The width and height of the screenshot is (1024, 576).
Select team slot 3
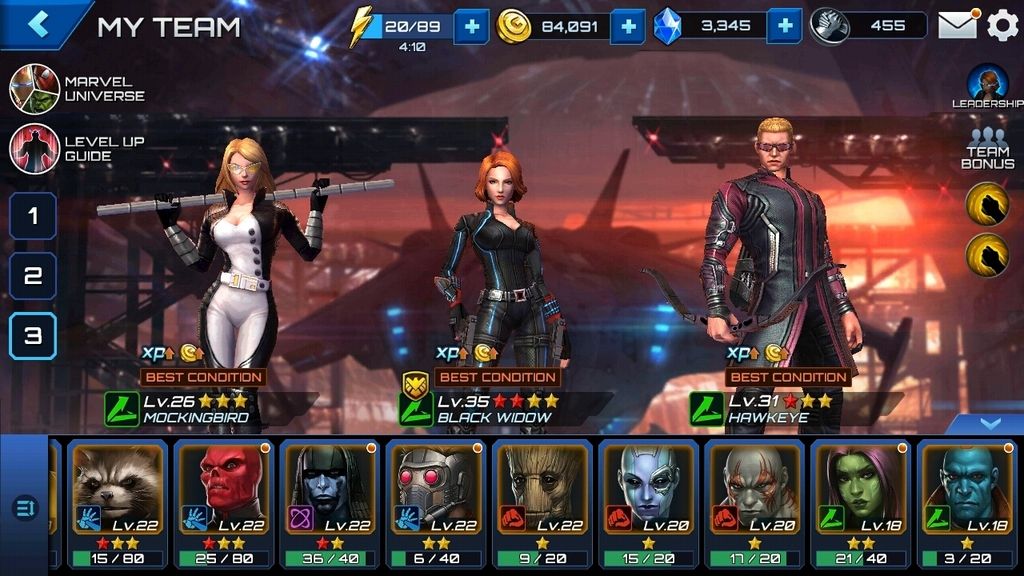33,336
